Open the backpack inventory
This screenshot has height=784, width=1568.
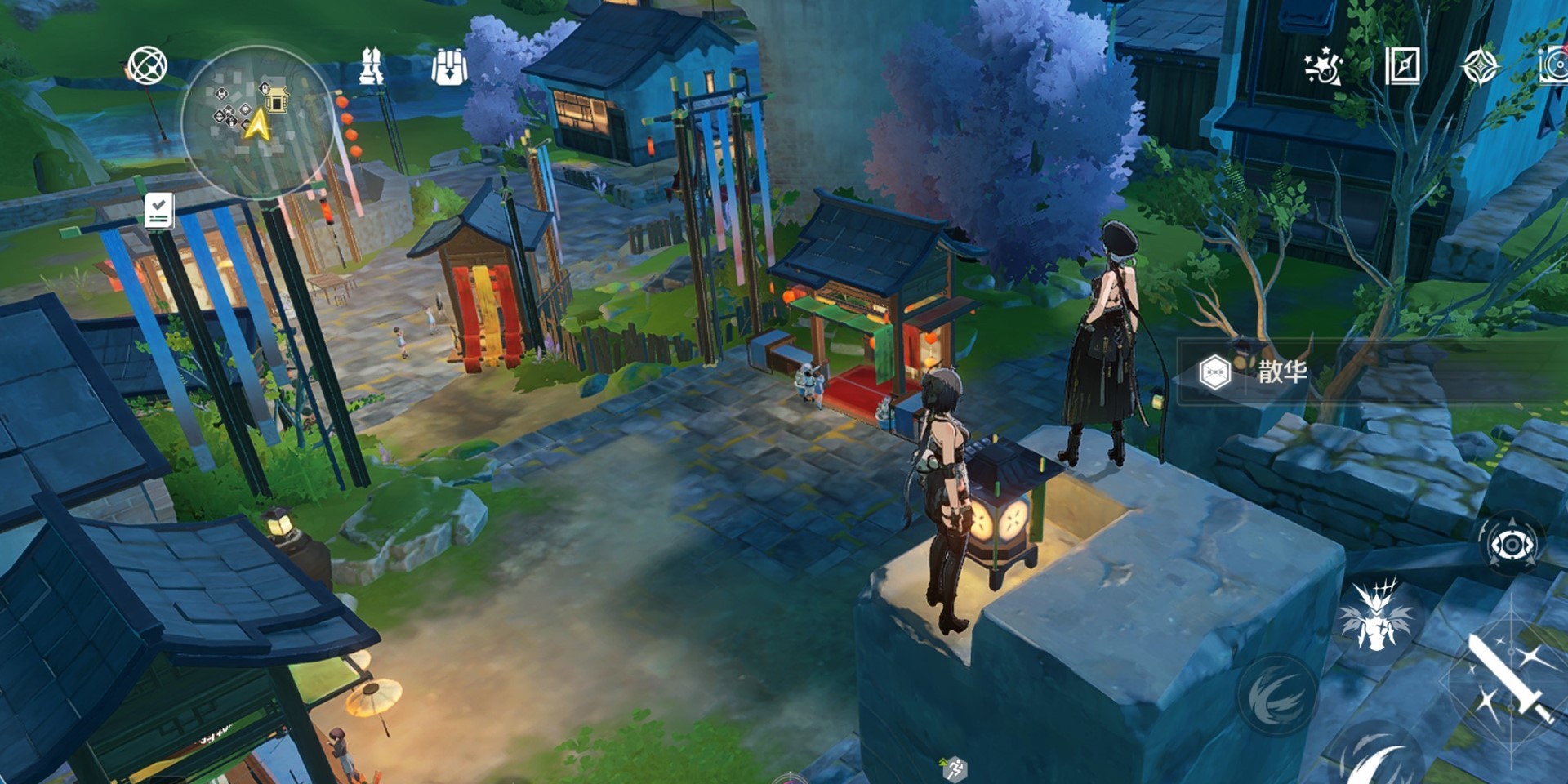(448, 67)
